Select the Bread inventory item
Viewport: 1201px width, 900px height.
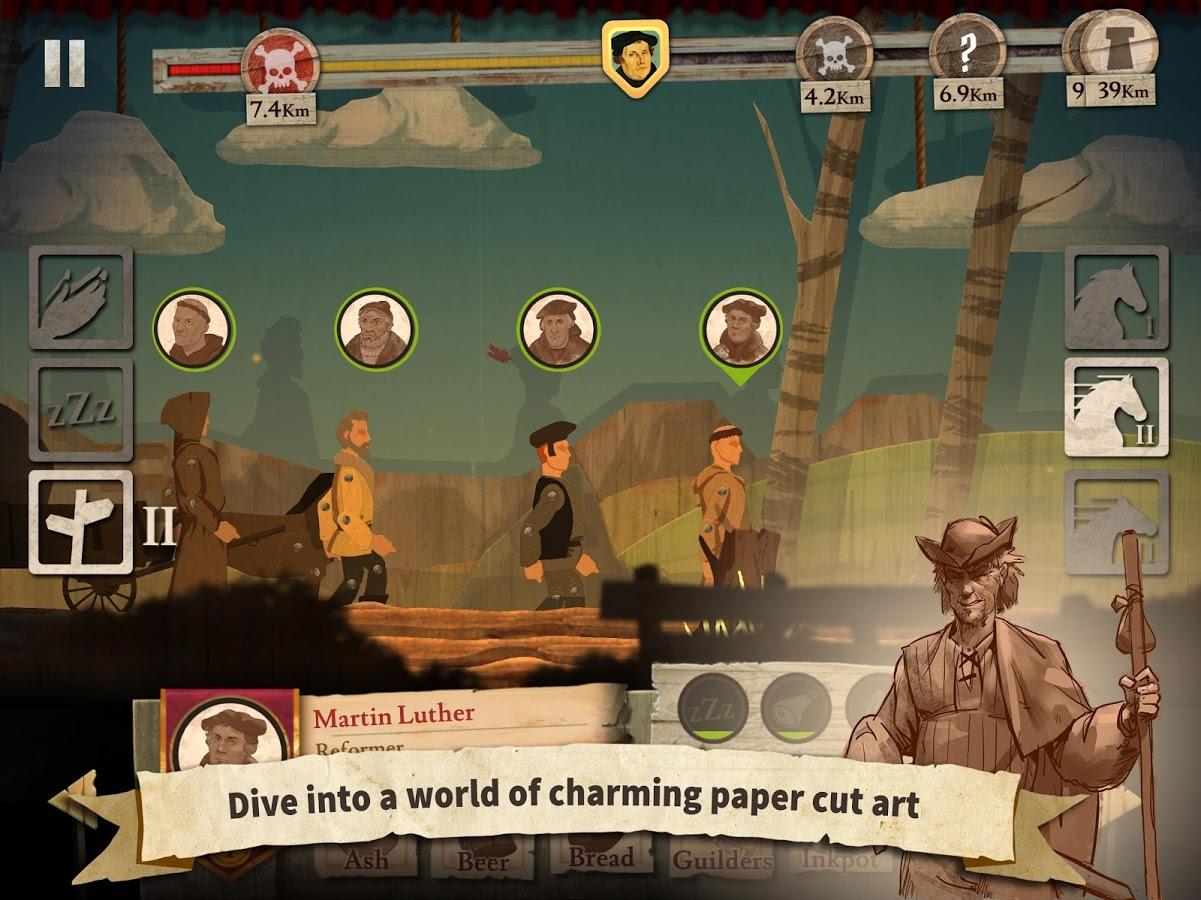(x=601, y=858)
